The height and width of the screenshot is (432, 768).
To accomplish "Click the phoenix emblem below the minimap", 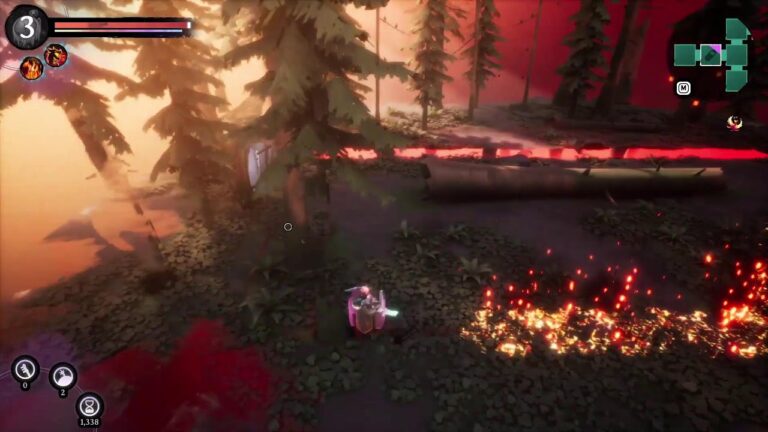I will [735, 122].
